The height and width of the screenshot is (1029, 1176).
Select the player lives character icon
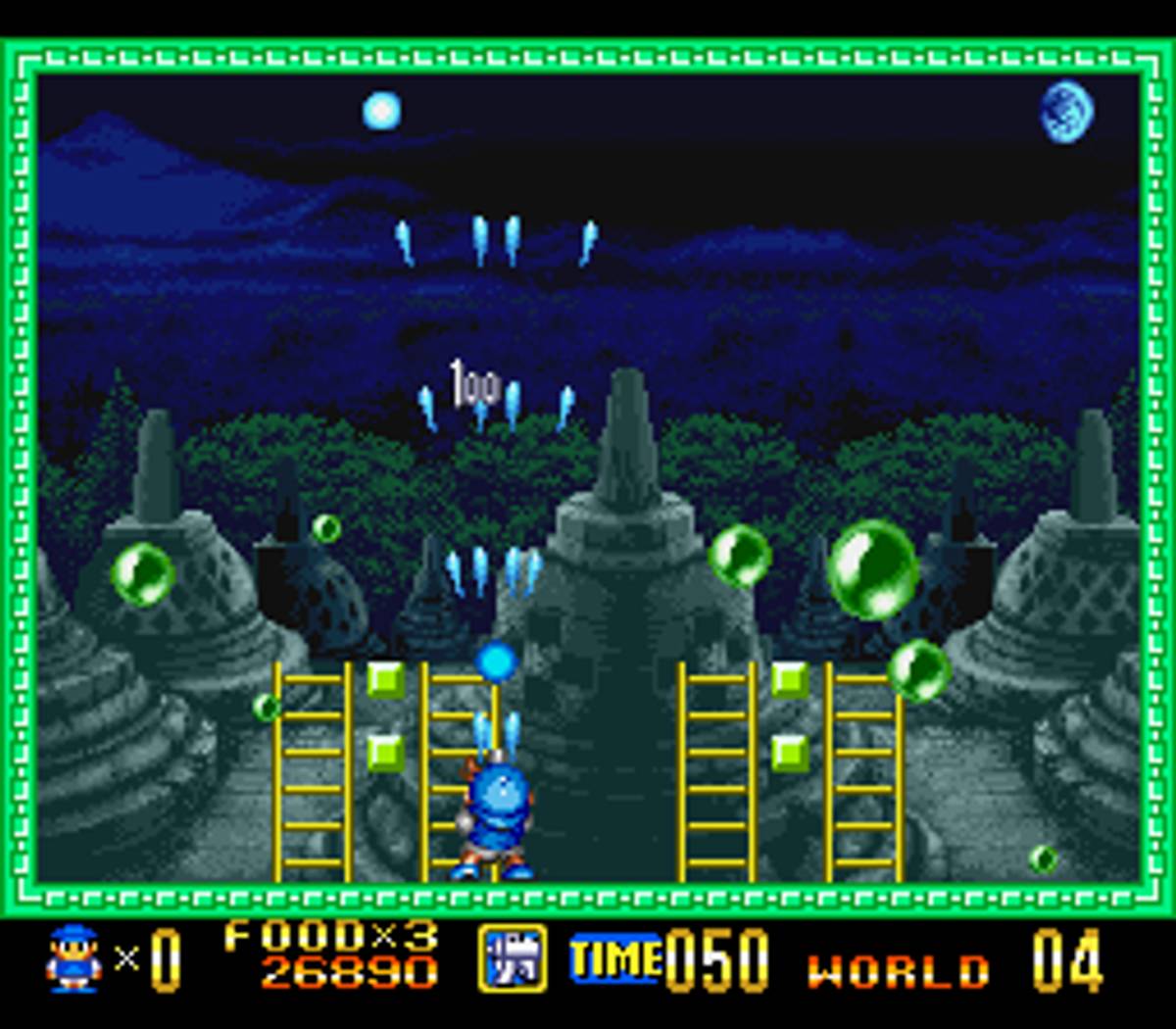73,957
